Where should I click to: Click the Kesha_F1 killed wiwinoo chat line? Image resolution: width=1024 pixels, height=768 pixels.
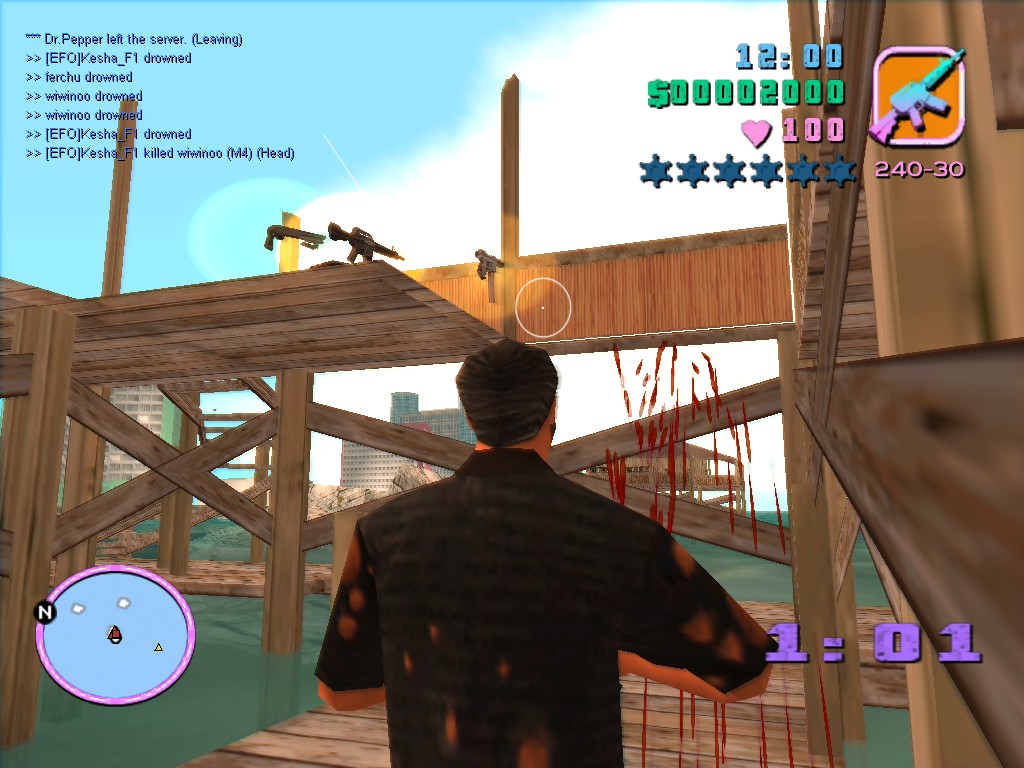(x=160, y=153)
